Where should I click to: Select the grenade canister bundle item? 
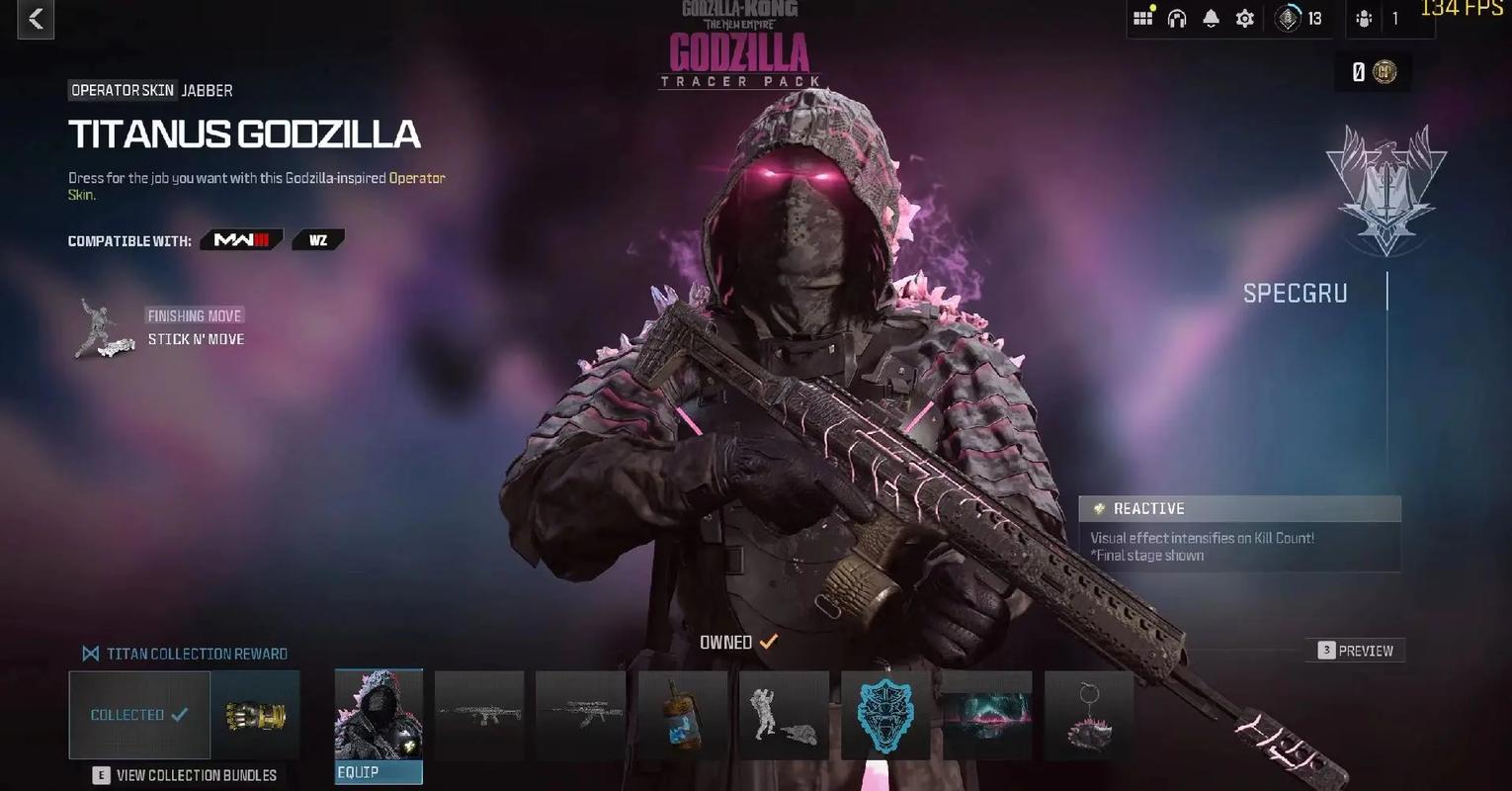(x=682, y=715)
